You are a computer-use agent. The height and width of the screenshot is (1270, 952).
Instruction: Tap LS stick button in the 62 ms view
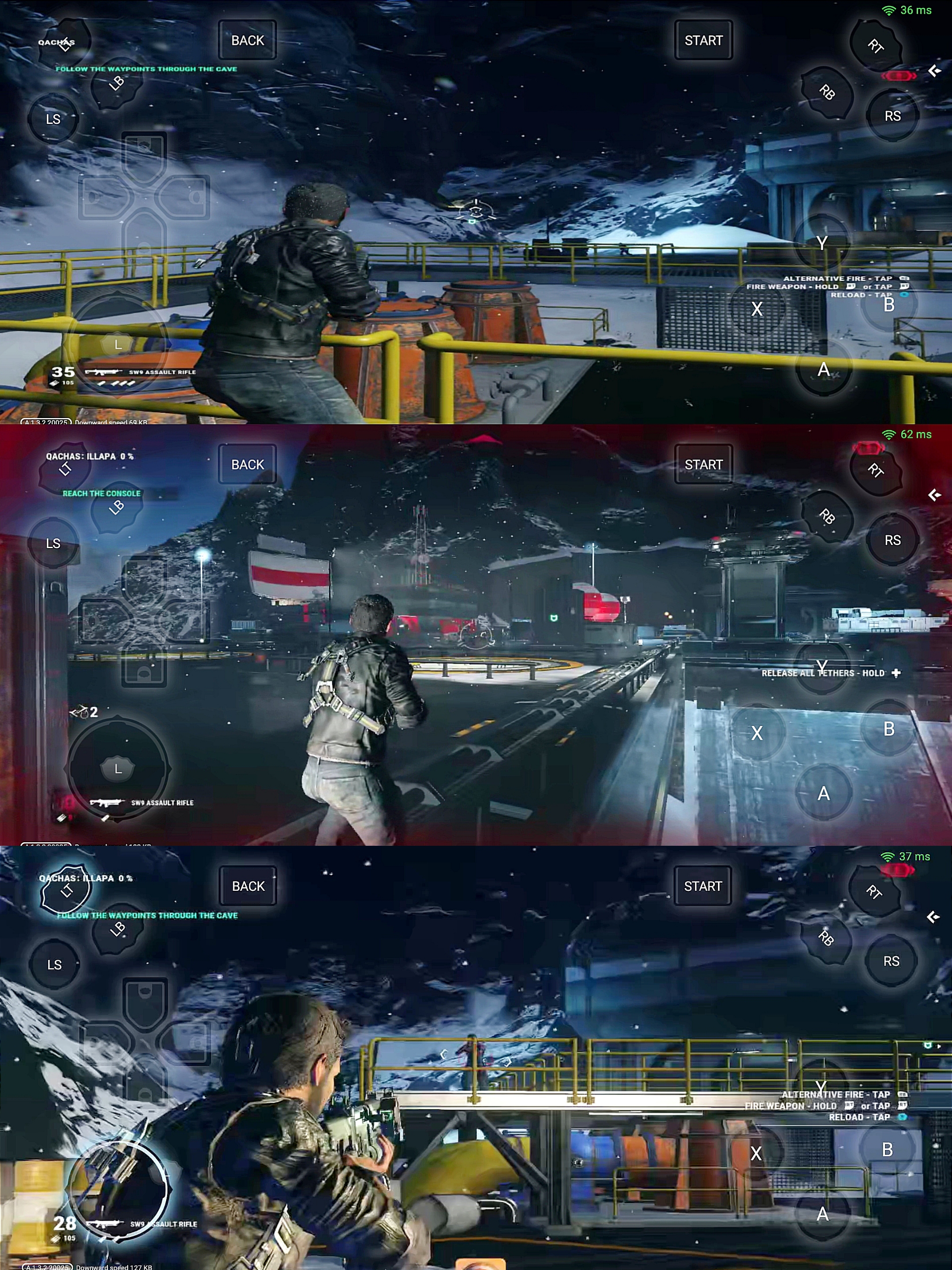[53, 543]
